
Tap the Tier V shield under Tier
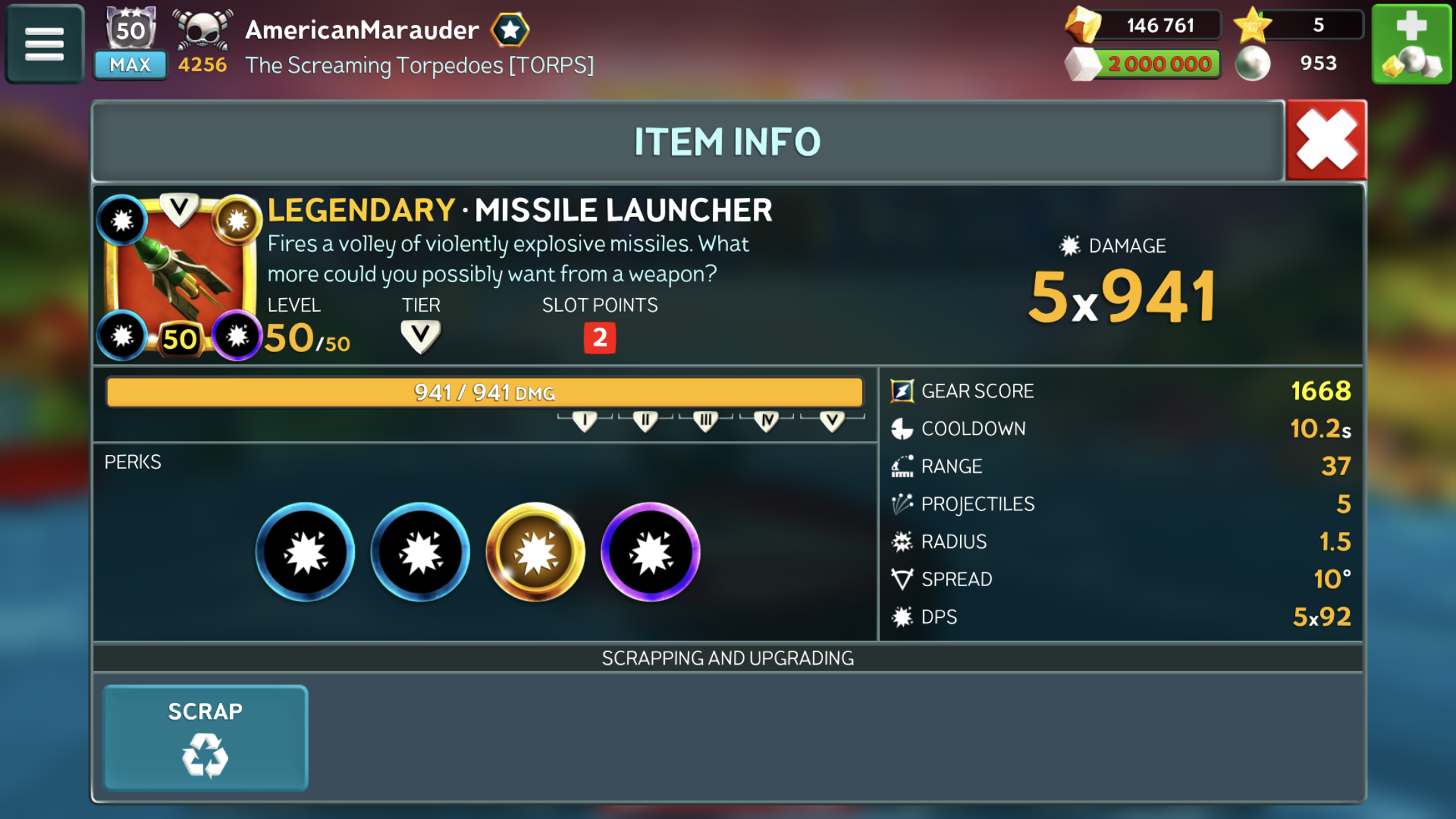[x=420, y=336]
